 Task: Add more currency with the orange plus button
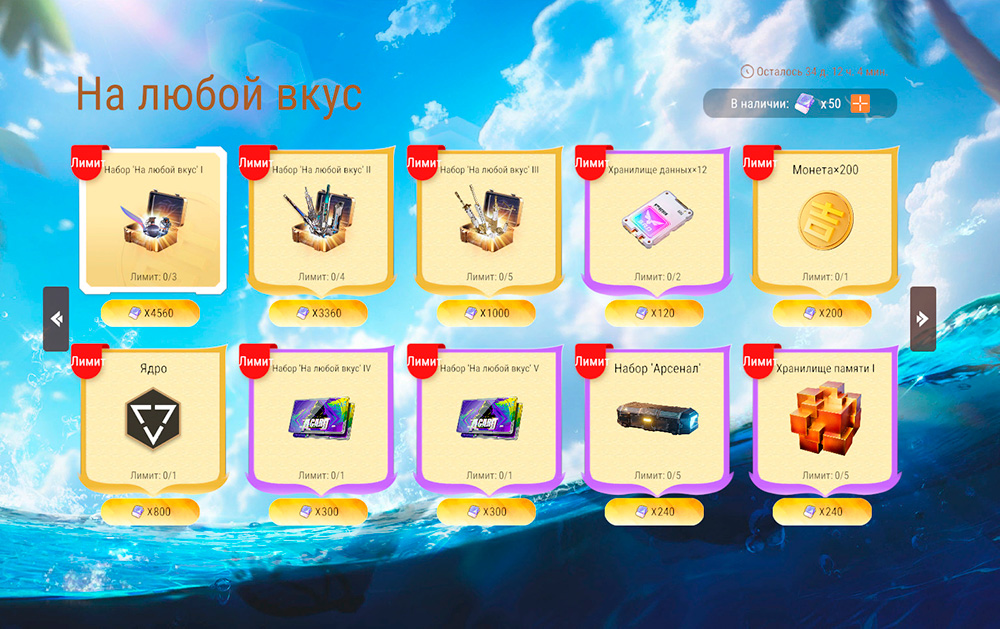pyautogui.click(x=860, y=104)
